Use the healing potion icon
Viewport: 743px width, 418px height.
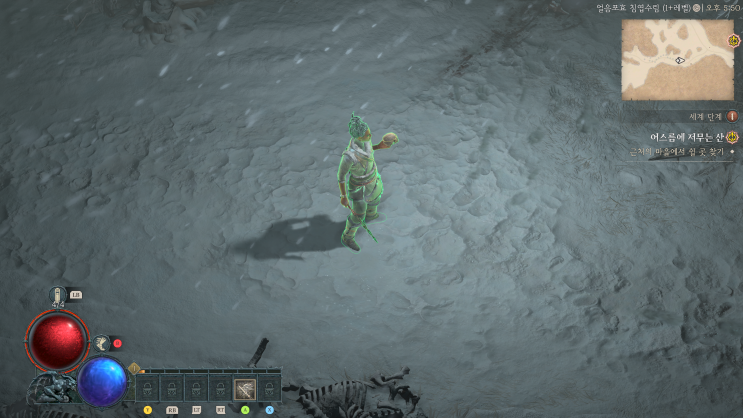click(58, 296)
